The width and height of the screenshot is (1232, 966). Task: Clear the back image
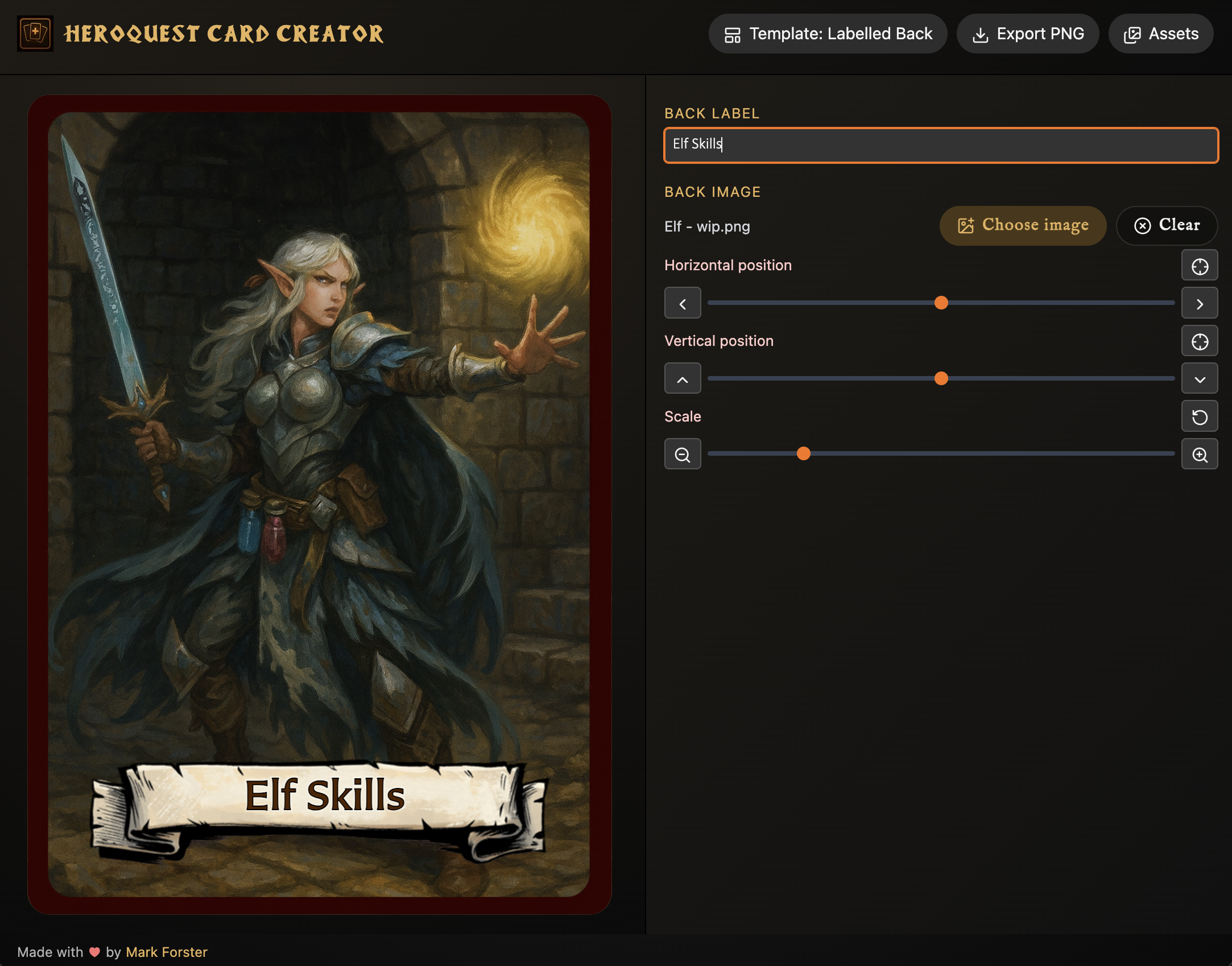[1166, 226]
